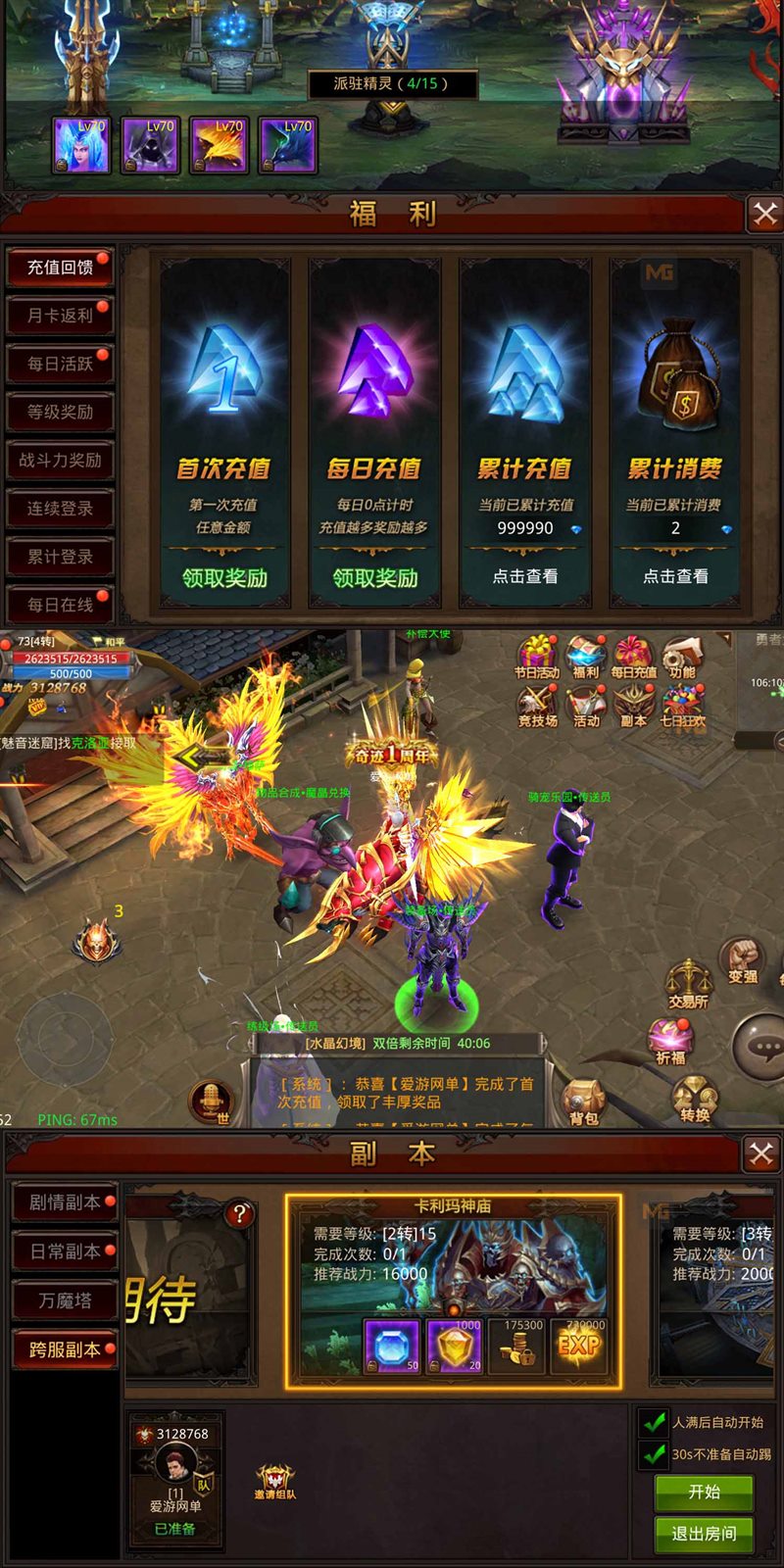Start the dungeon with 开始
The height and width of the screenshot is (1568, 784).
click(x=704, y=1492)
